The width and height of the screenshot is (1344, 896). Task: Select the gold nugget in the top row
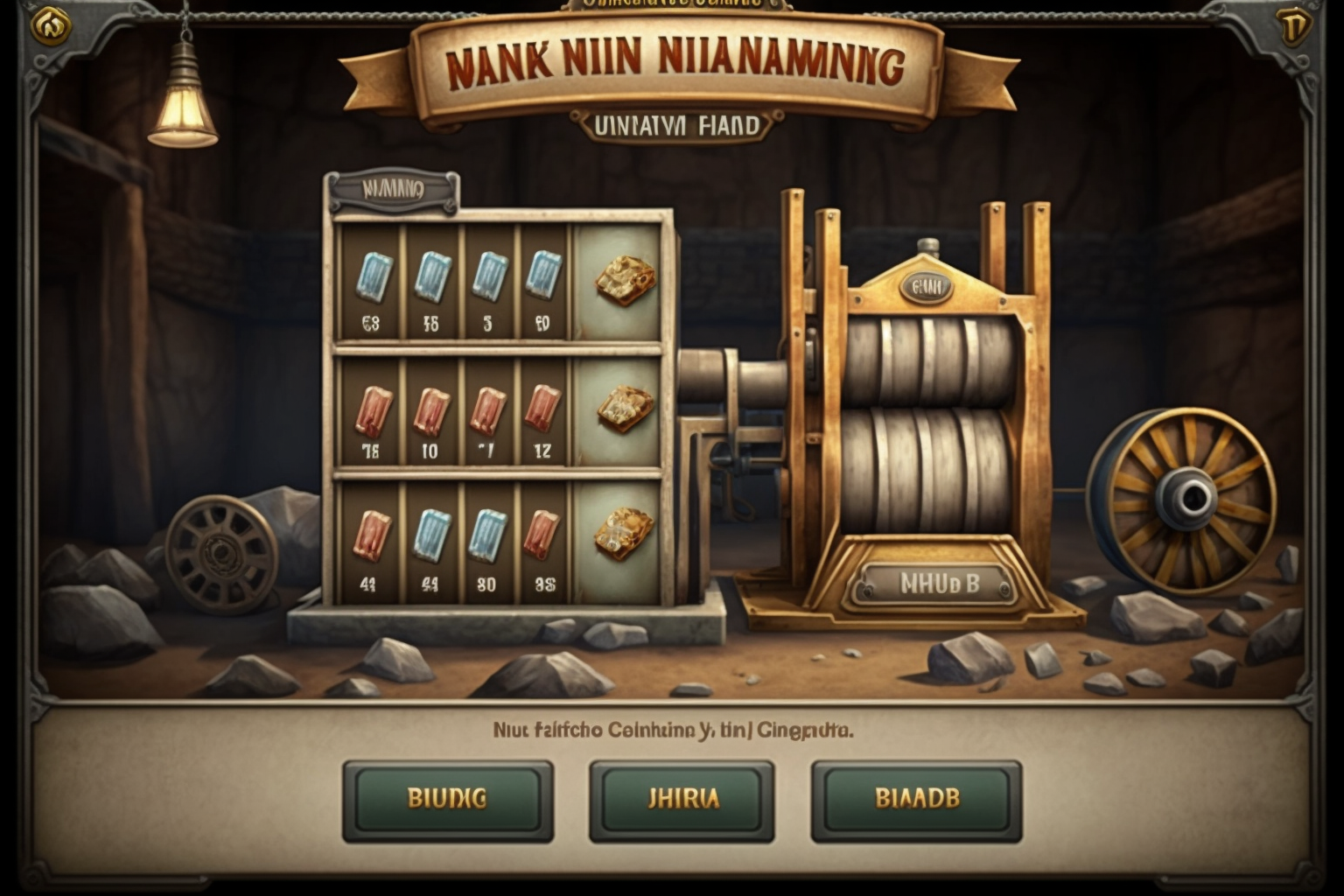[624, 280]
